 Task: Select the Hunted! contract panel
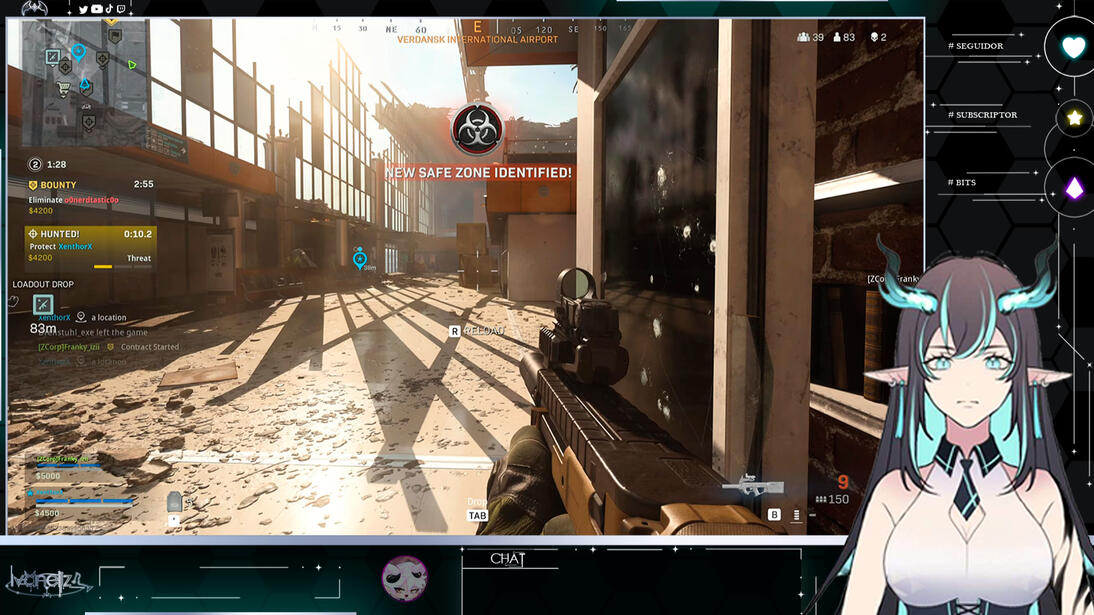point(90,247)
